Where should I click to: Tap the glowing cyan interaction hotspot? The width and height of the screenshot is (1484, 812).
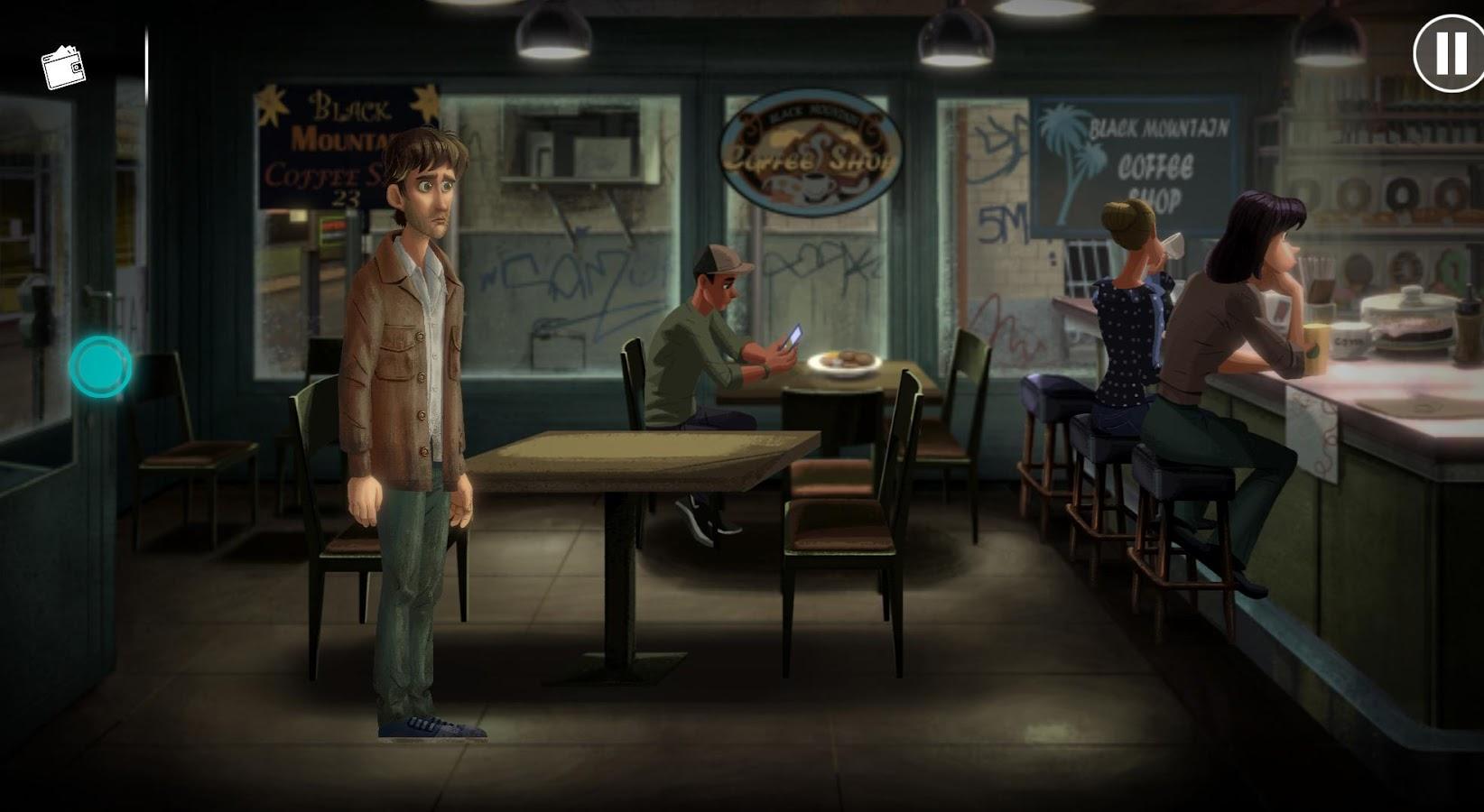point(100,366)
